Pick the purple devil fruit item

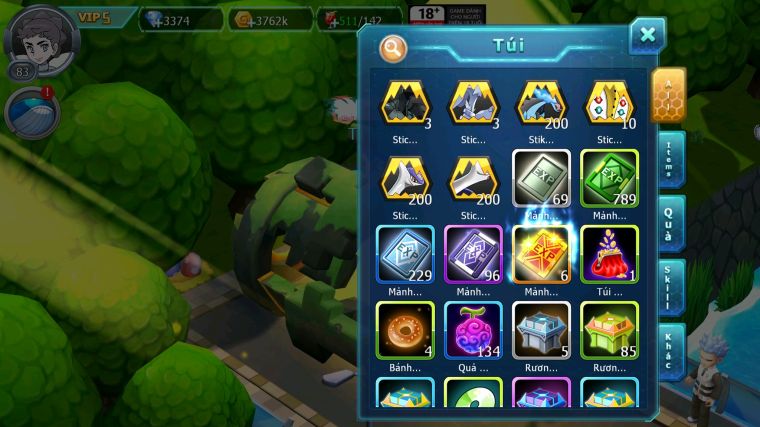pyautogui.click(x=473, y=329)
